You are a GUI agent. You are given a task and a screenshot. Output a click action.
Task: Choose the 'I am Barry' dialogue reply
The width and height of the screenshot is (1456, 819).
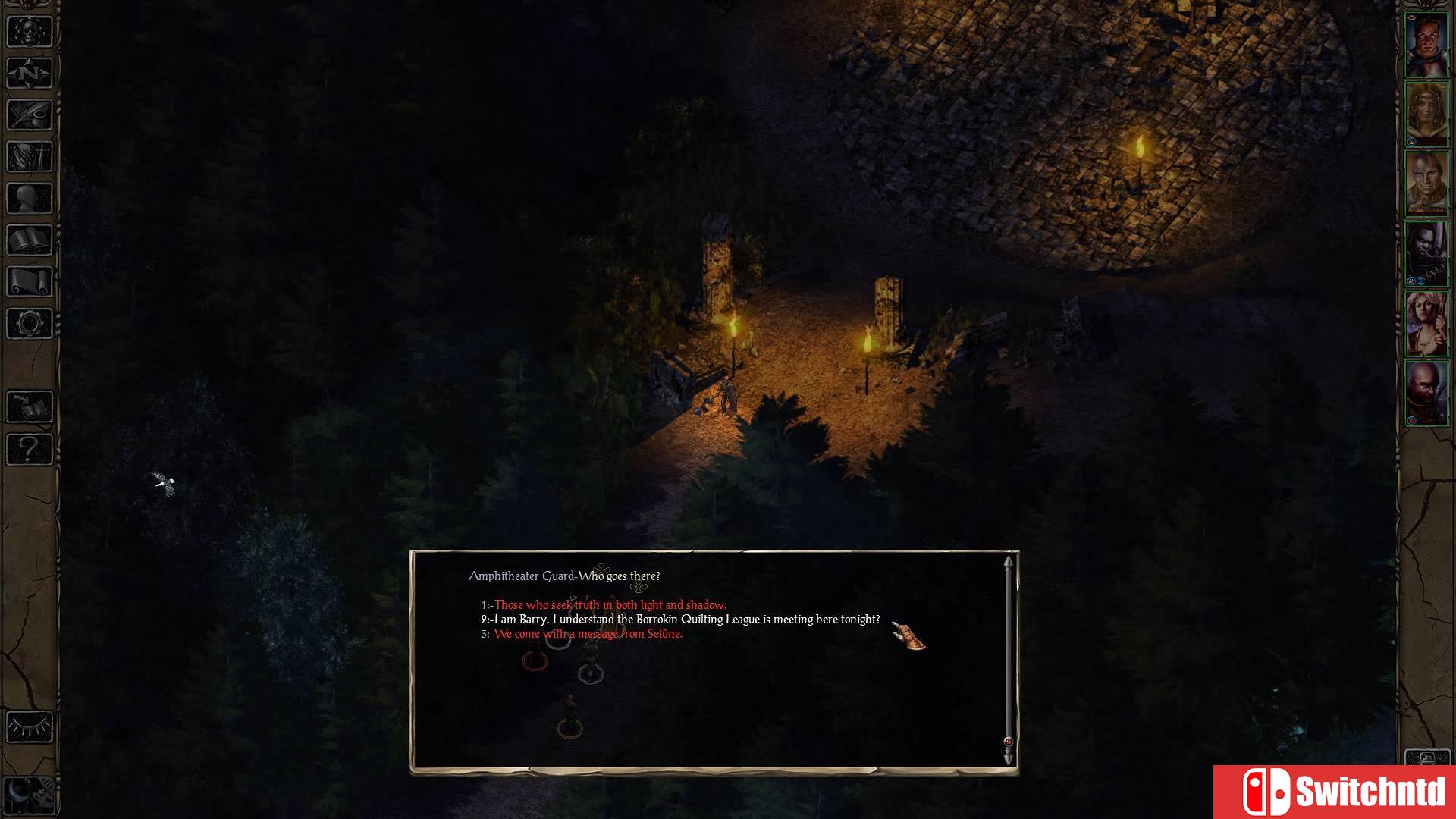(x=679, y=620)
